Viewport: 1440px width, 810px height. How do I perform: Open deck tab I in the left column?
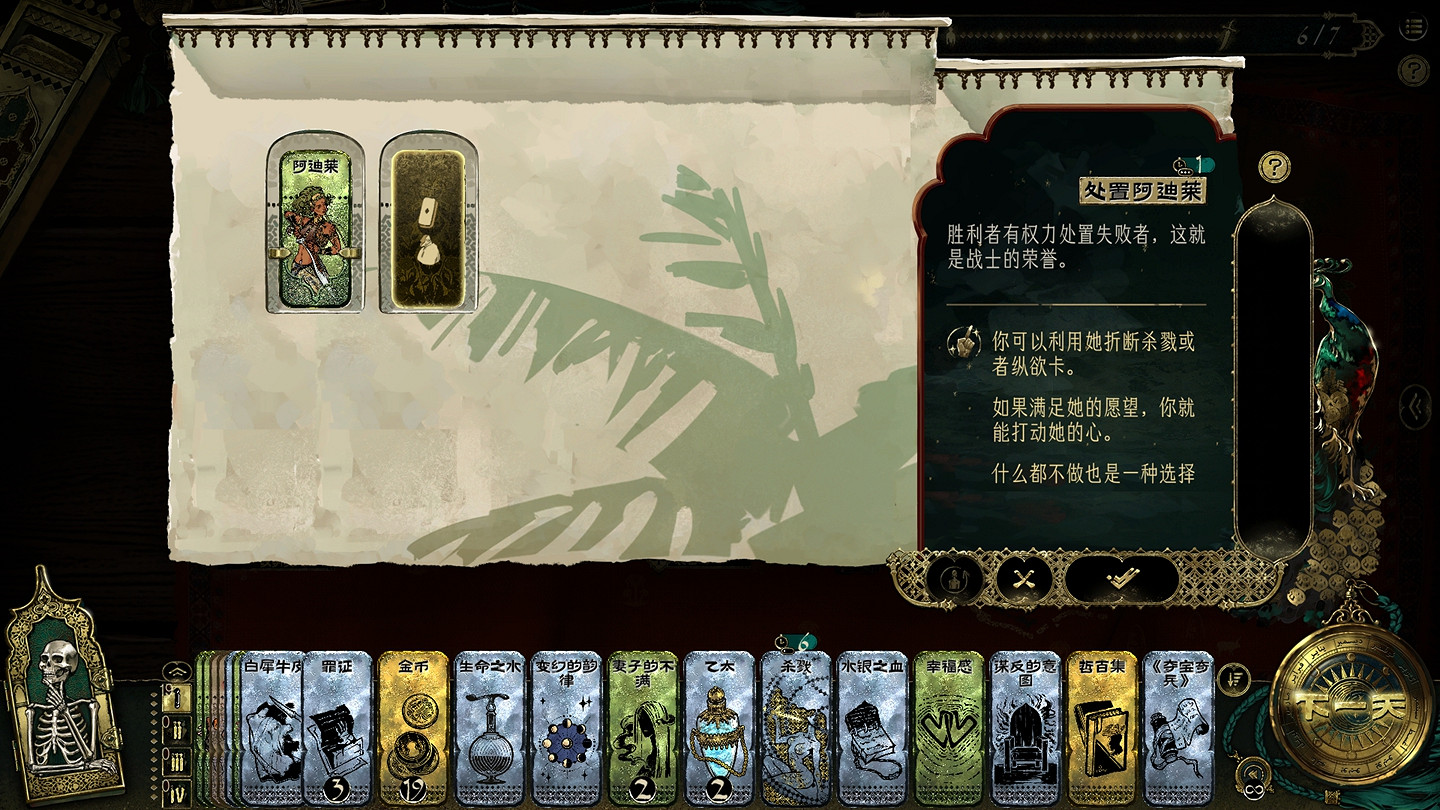pyautogui.click(x=177, y=698)
